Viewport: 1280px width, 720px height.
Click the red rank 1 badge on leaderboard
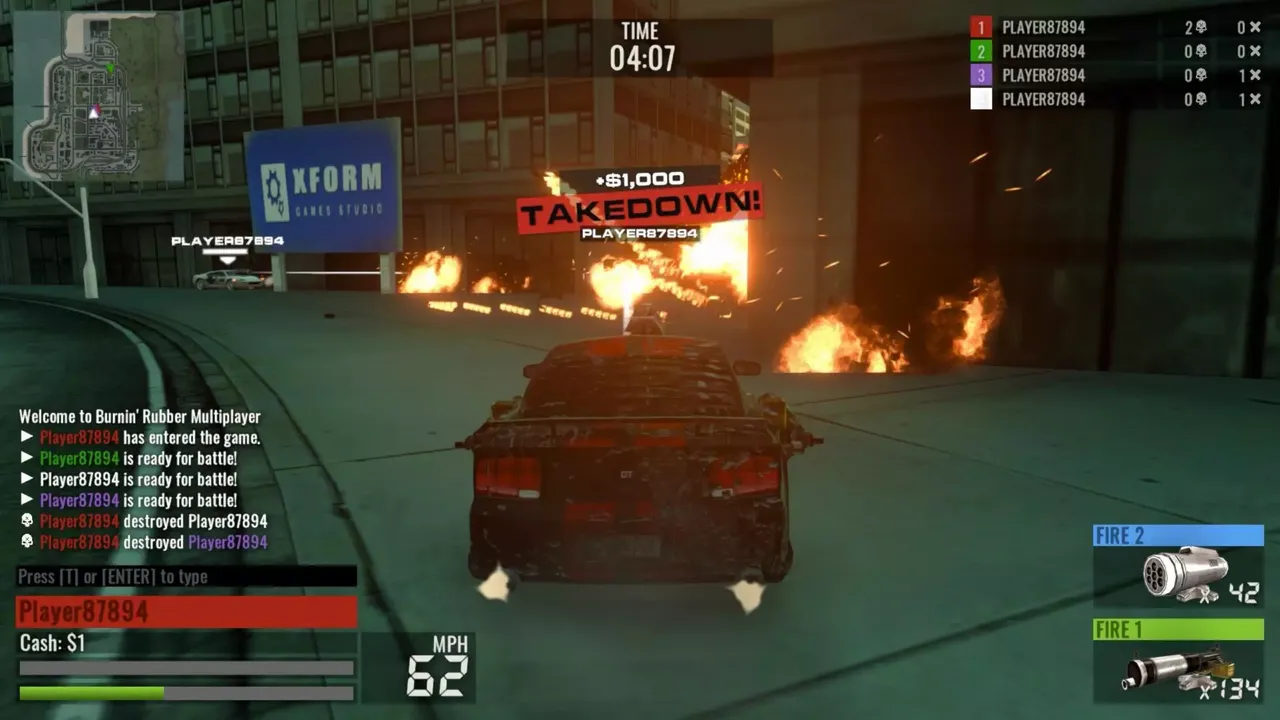(980, 27)
